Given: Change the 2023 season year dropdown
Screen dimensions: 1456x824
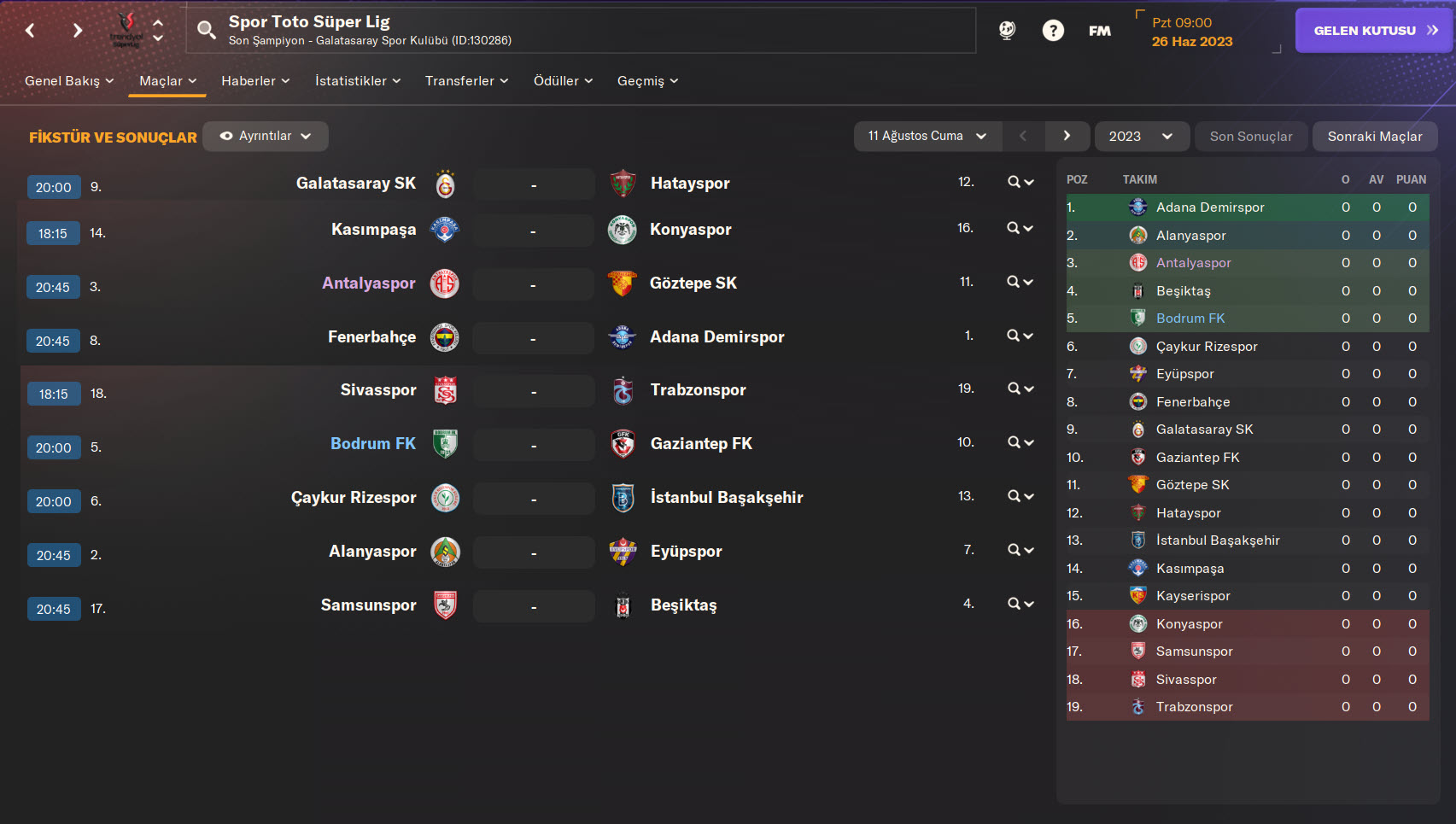Looking at the screenshot, I should [x=1141, y=137].
